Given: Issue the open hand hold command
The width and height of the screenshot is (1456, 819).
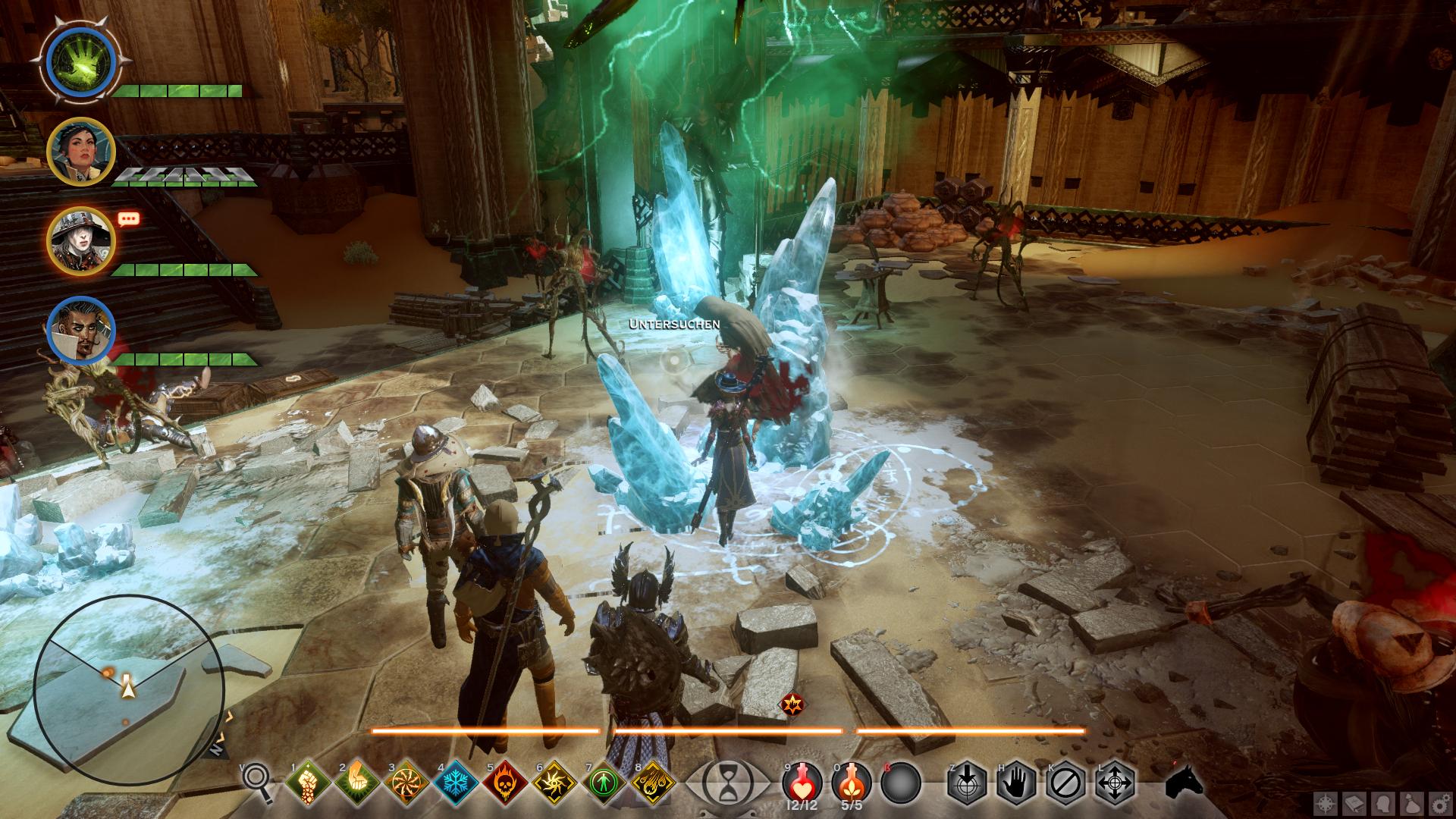Looking at the screenshot, I should (x=1017, y=783).
